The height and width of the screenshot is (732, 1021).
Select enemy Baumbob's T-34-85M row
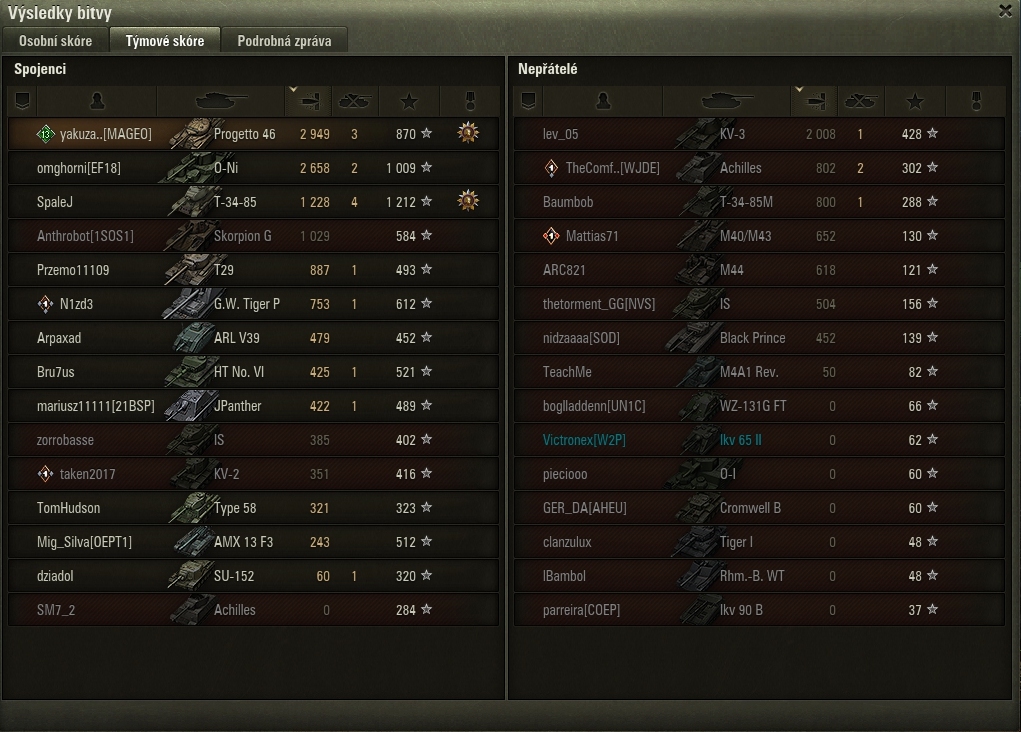[x=759, y=202]
